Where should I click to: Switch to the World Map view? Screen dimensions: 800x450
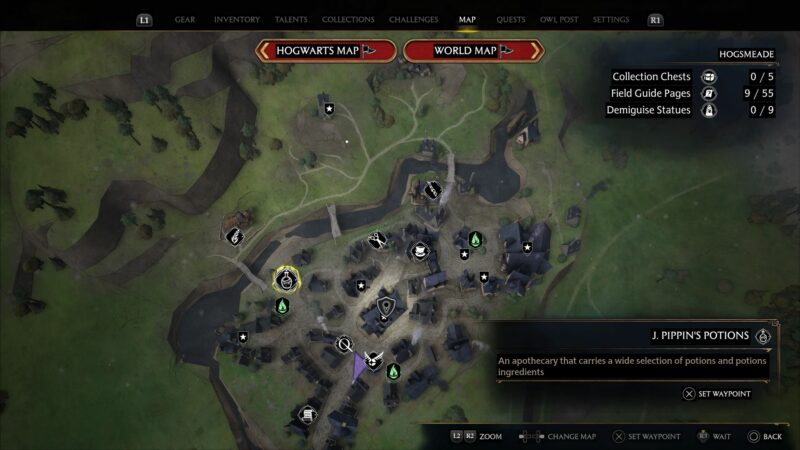473,50
